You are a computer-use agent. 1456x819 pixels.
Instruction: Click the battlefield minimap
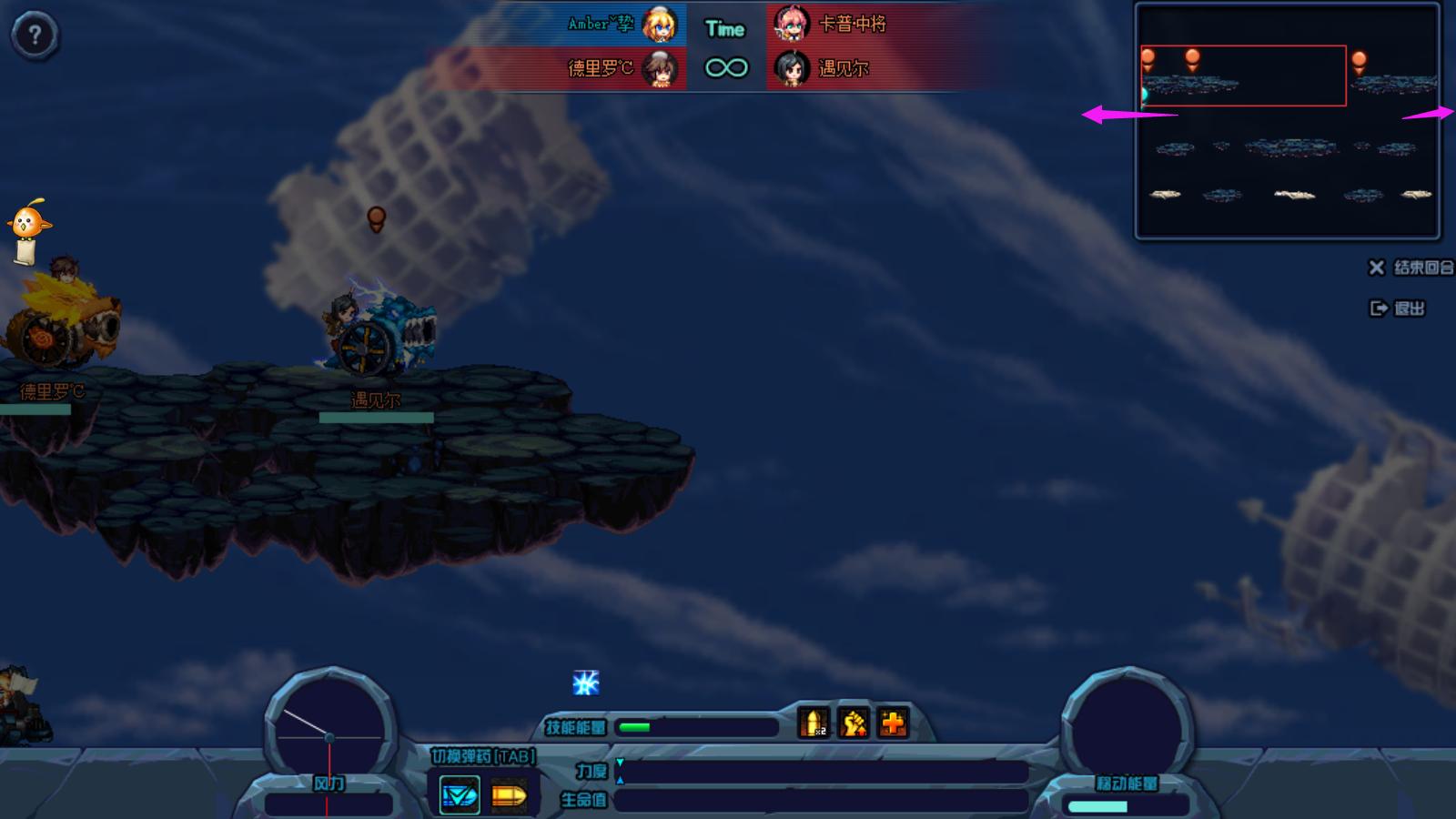click(x=1287, y=121)
